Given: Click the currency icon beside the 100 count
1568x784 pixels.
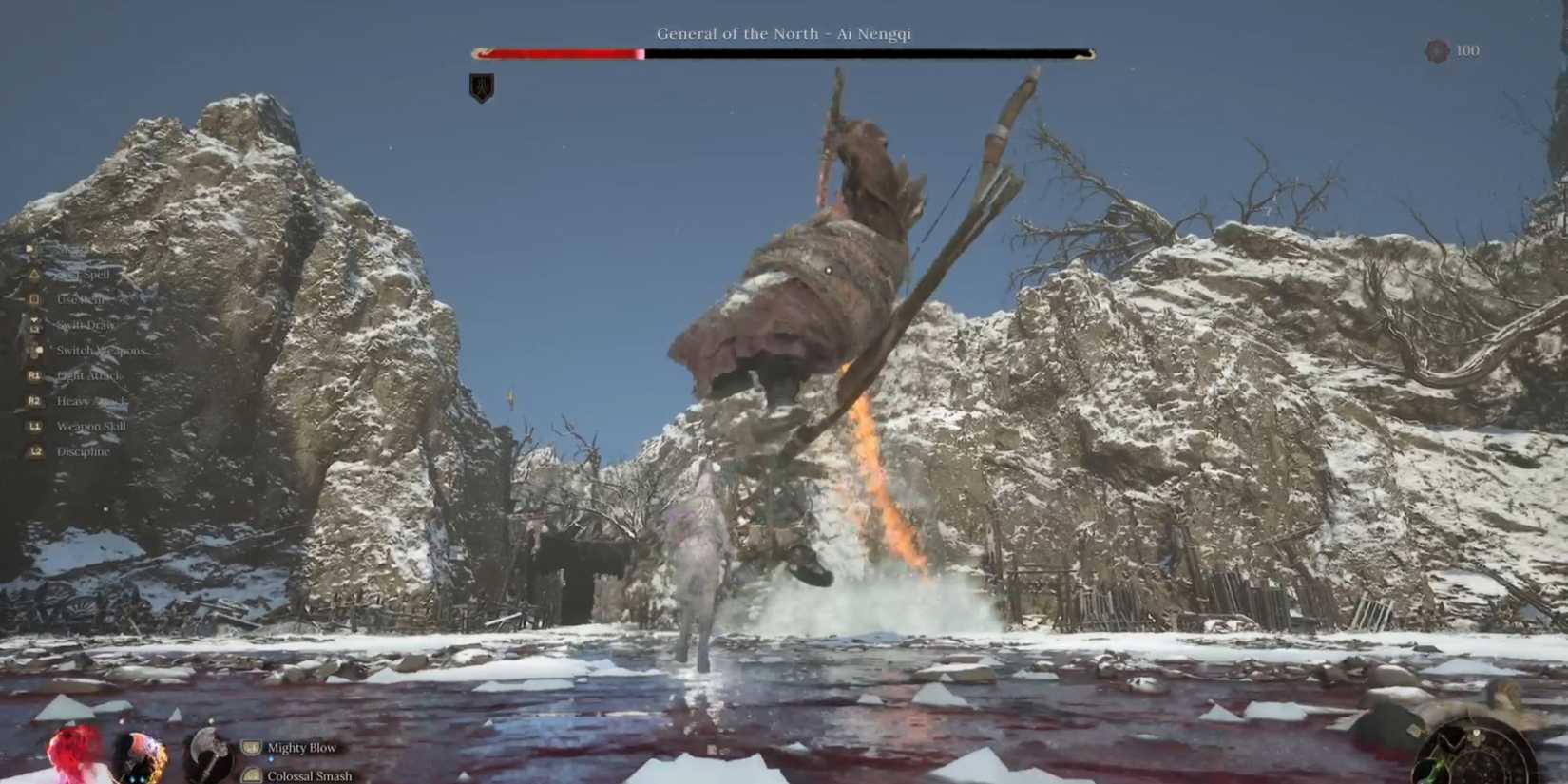Looking at the screenshot, I should 1434,50.
